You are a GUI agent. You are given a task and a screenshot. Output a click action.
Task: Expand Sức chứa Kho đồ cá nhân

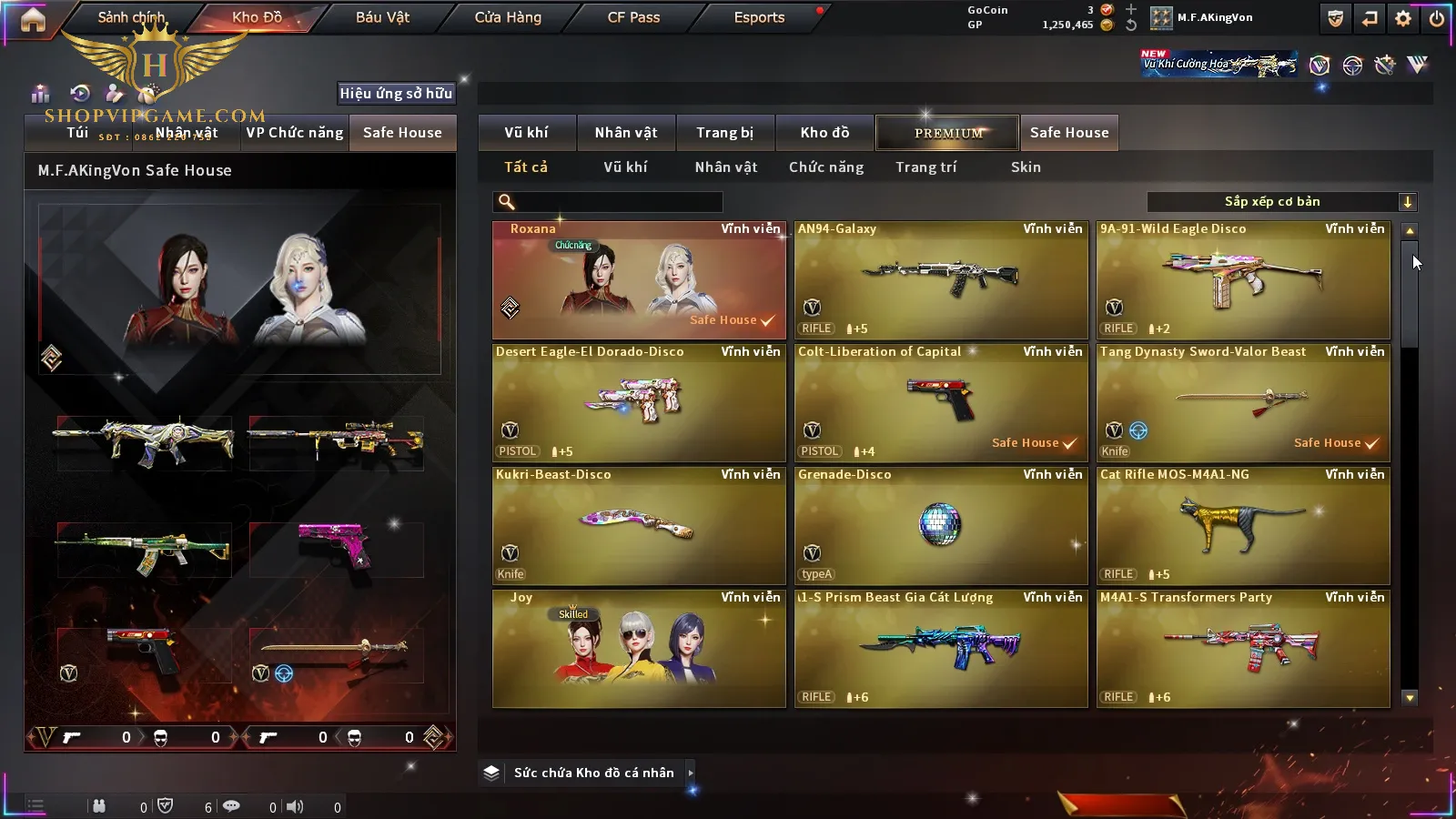593,773
